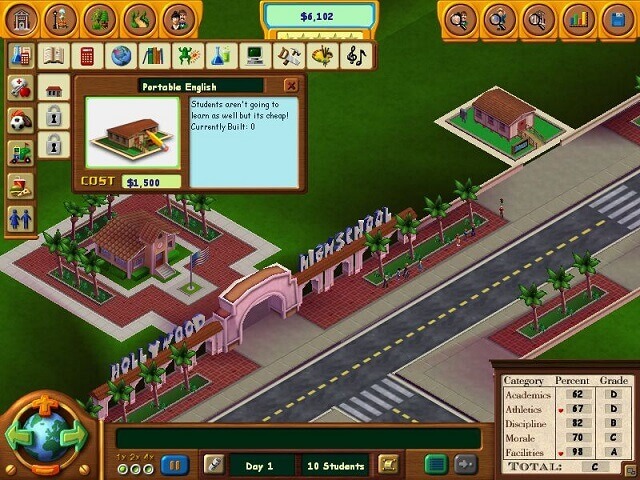
Task: Select the portable building thumbnail option
Action: (x=54, y=89)
